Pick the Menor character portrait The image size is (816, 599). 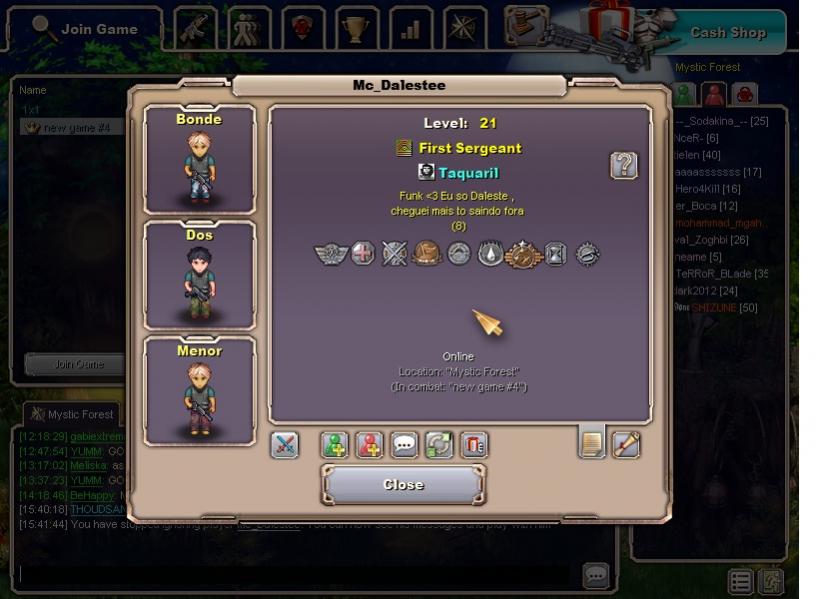[x=199, y=390]
